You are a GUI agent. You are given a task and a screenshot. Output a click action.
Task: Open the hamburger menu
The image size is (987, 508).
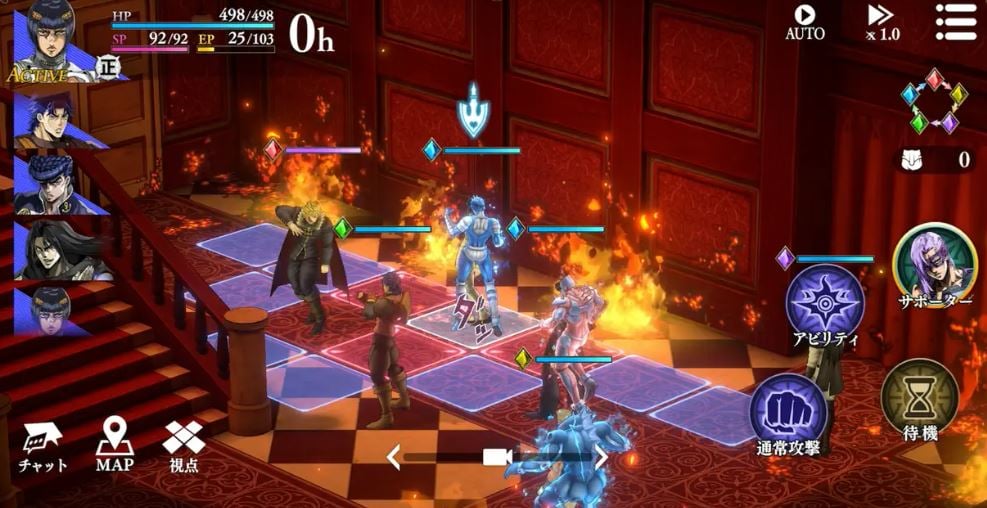click(x=954, y=21)
